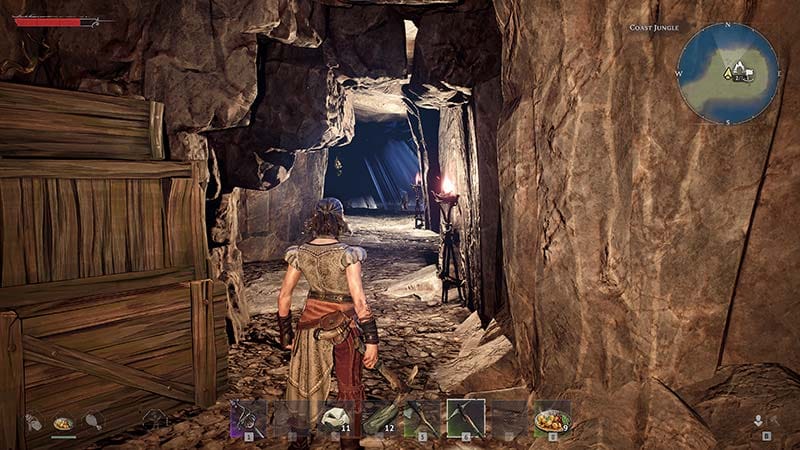
Task: Click the meat drumstick hunger icon
Action: click(x=93, y=422)
